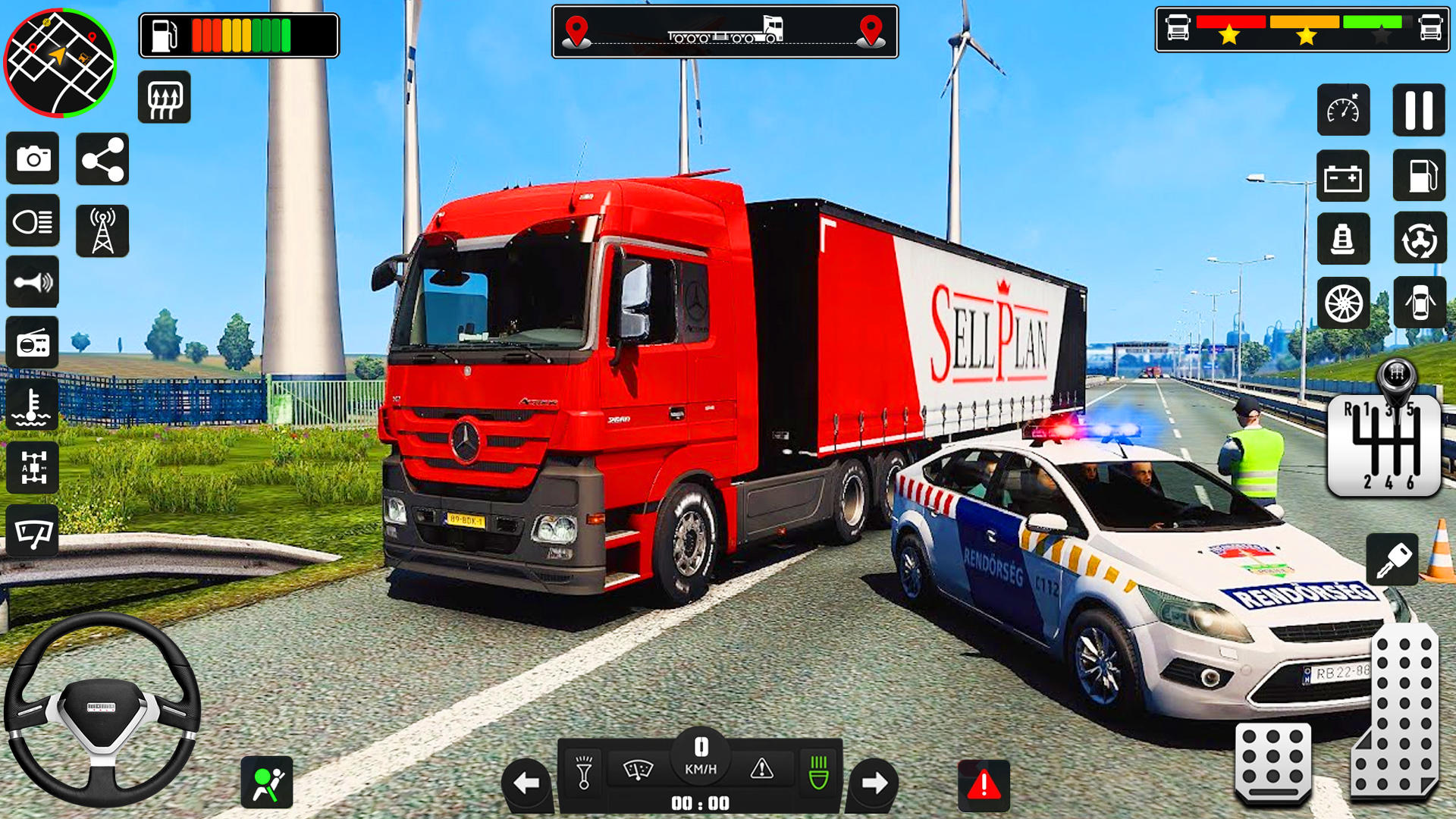Click the battery status icon

point(1344,176)
